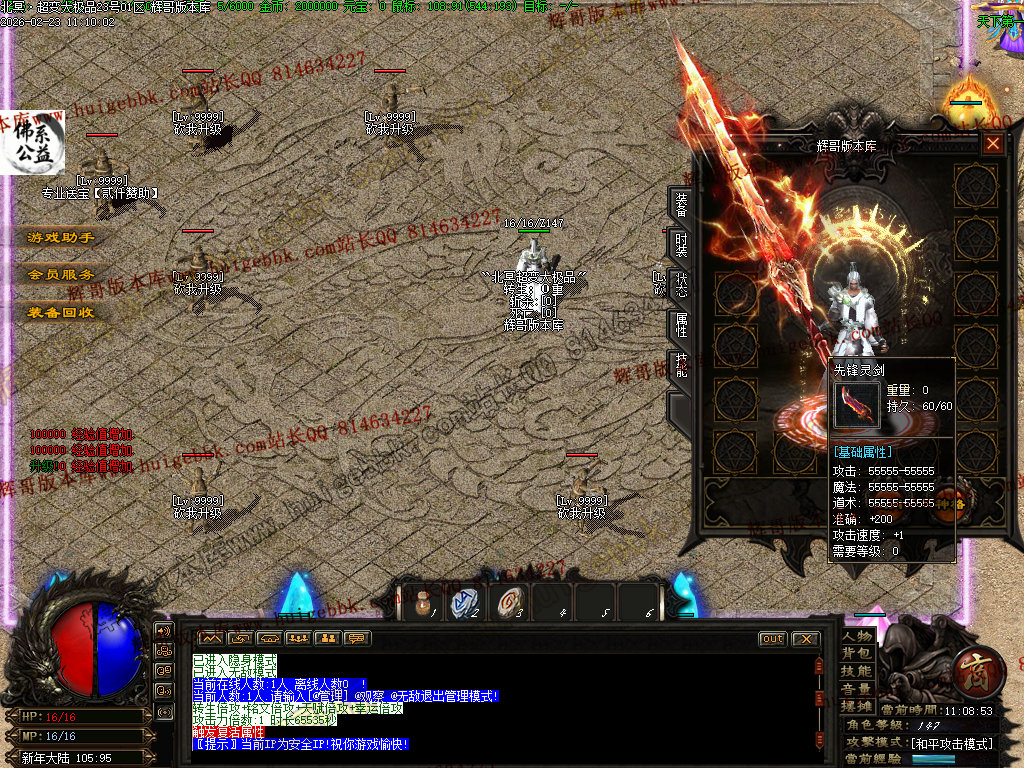Viewport: 1024px width, 768px height.
Task: Use the red spiral scroll in slot 3
Action: pos(509,603)
